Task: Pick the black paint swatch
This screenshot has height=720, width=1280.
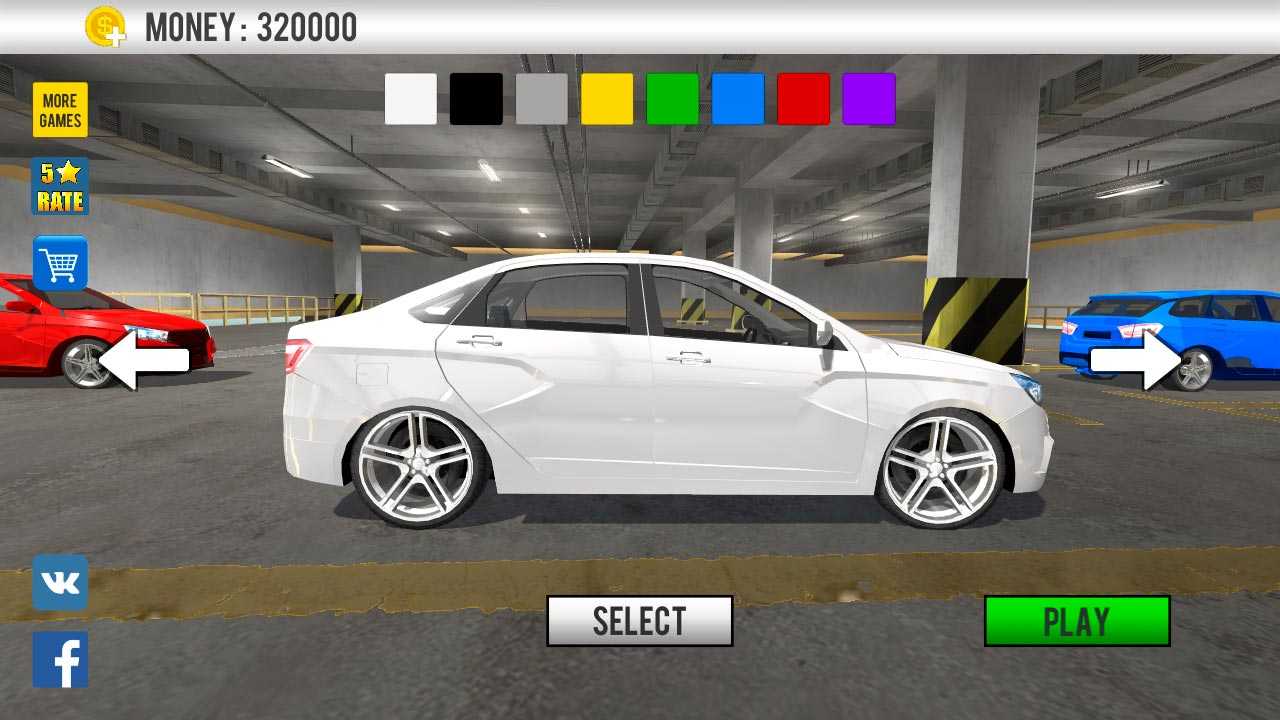Action: pyautogui.click(x=476, y=99)
